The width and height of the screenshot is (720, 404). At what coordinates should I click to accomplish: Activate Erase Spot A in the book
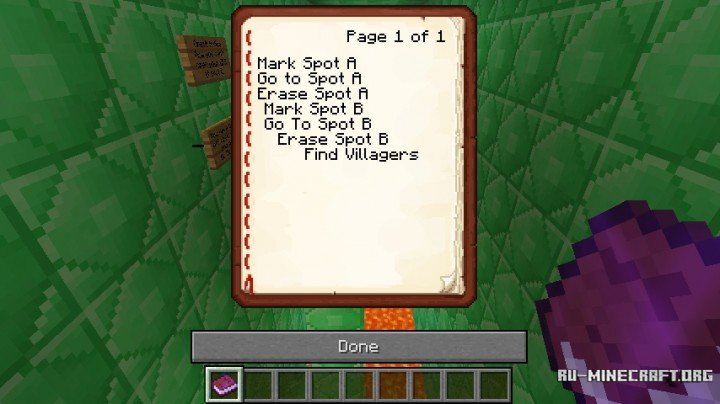click(313, 93)
